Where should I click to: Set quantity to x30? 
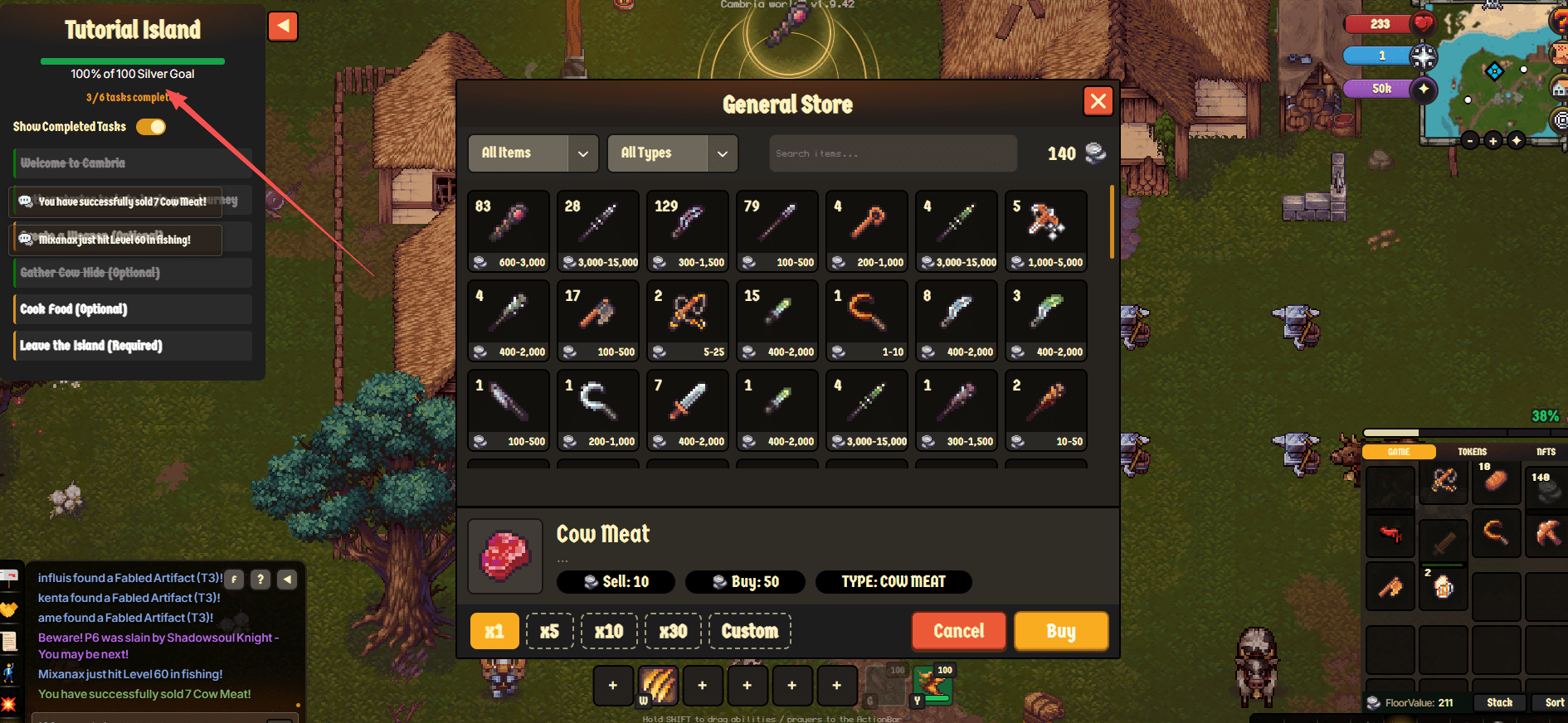[673, 631]
